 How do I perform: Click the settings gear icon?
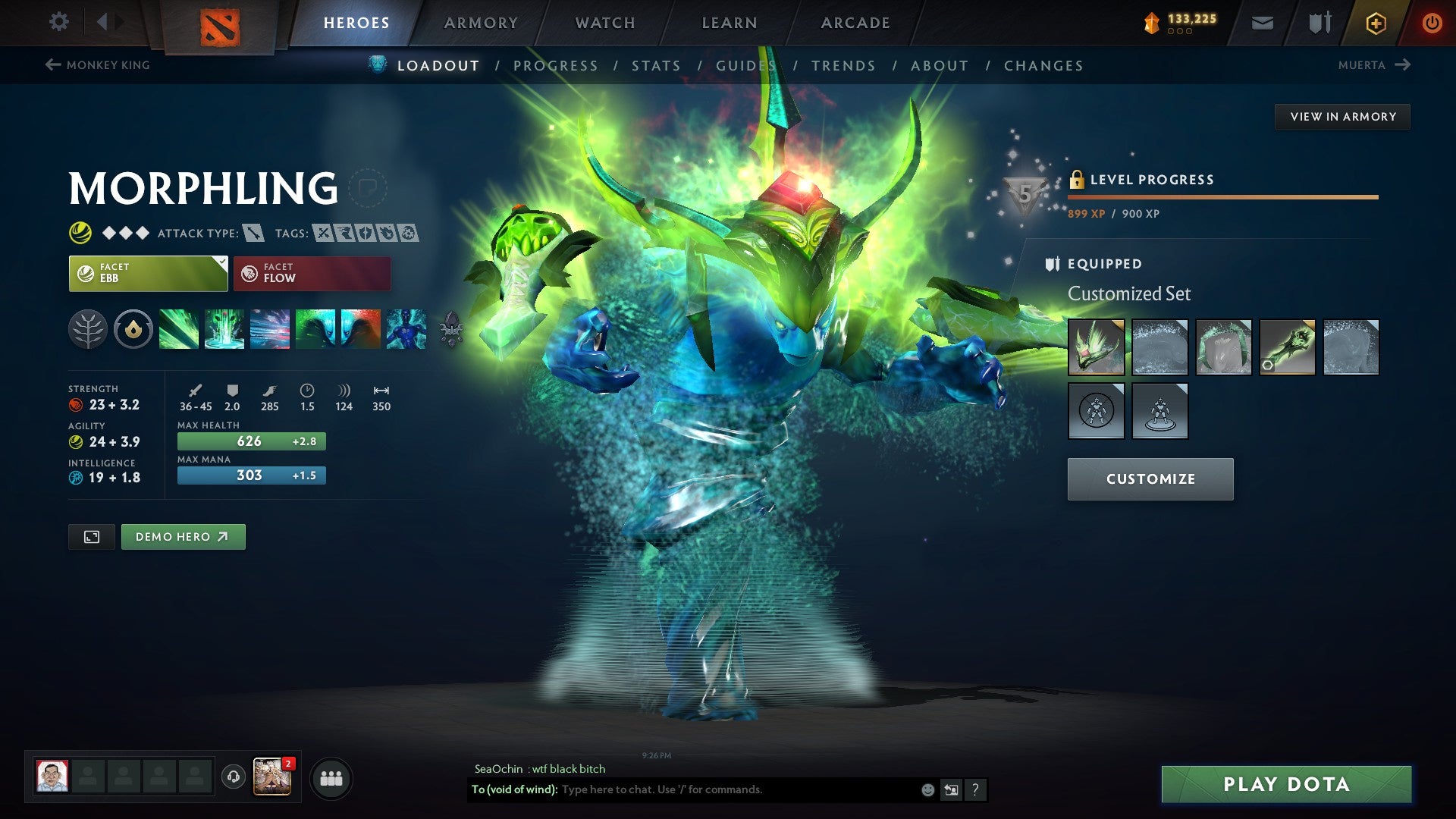[x=58, y=22]
